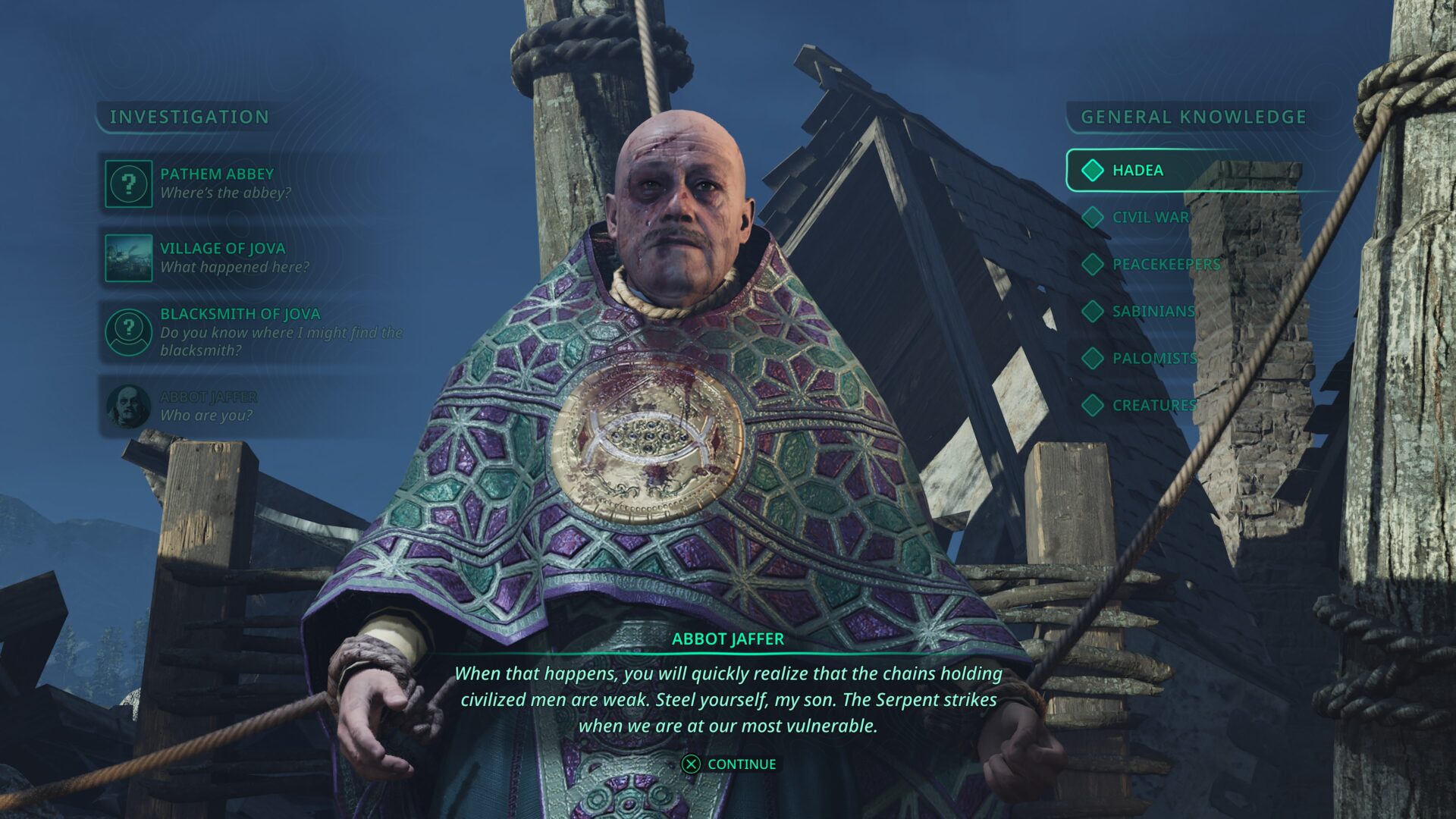
Task: Select the Hadea knowledge topic
Action: point(1137,171)
